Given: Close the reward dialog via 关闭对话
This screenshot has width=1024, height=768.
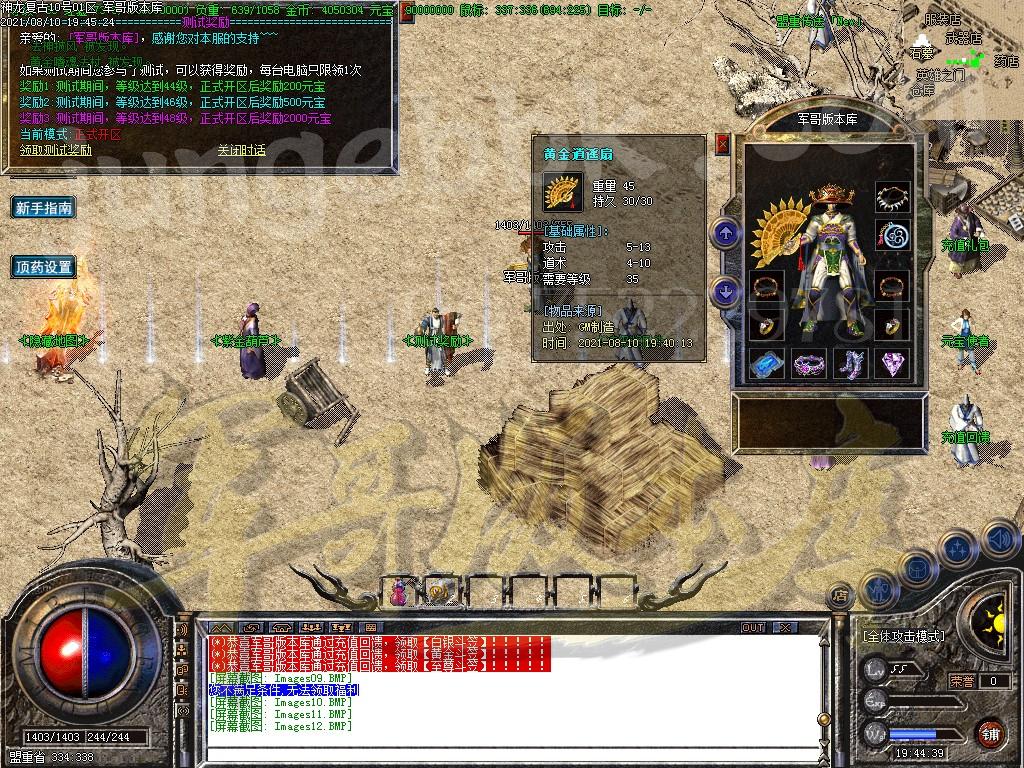Looking at the screenshot, I should click(x=241, y=150).
